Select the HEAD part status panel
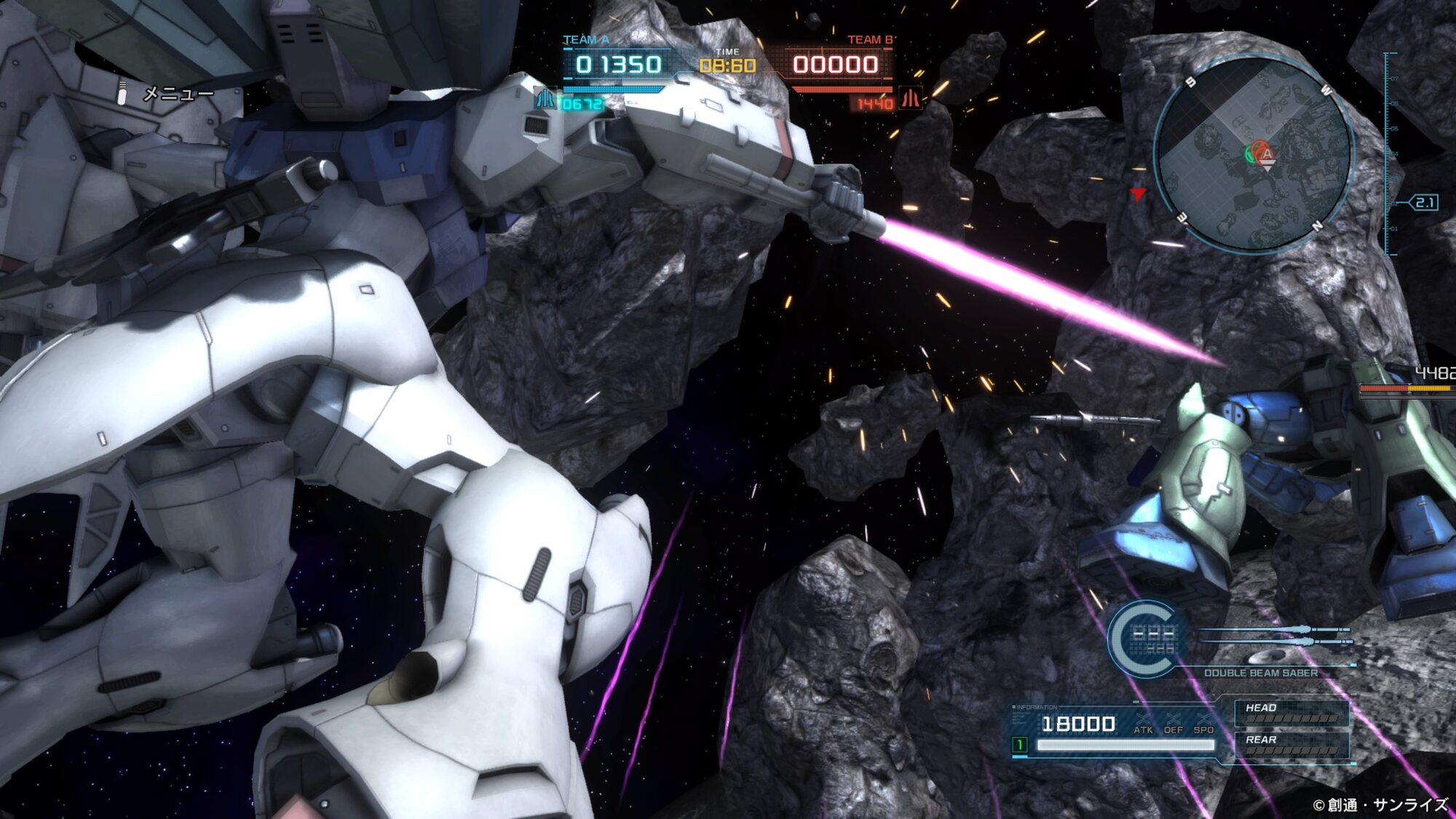This screenshot has width=1456, height=819. (x=1291, y=713)
